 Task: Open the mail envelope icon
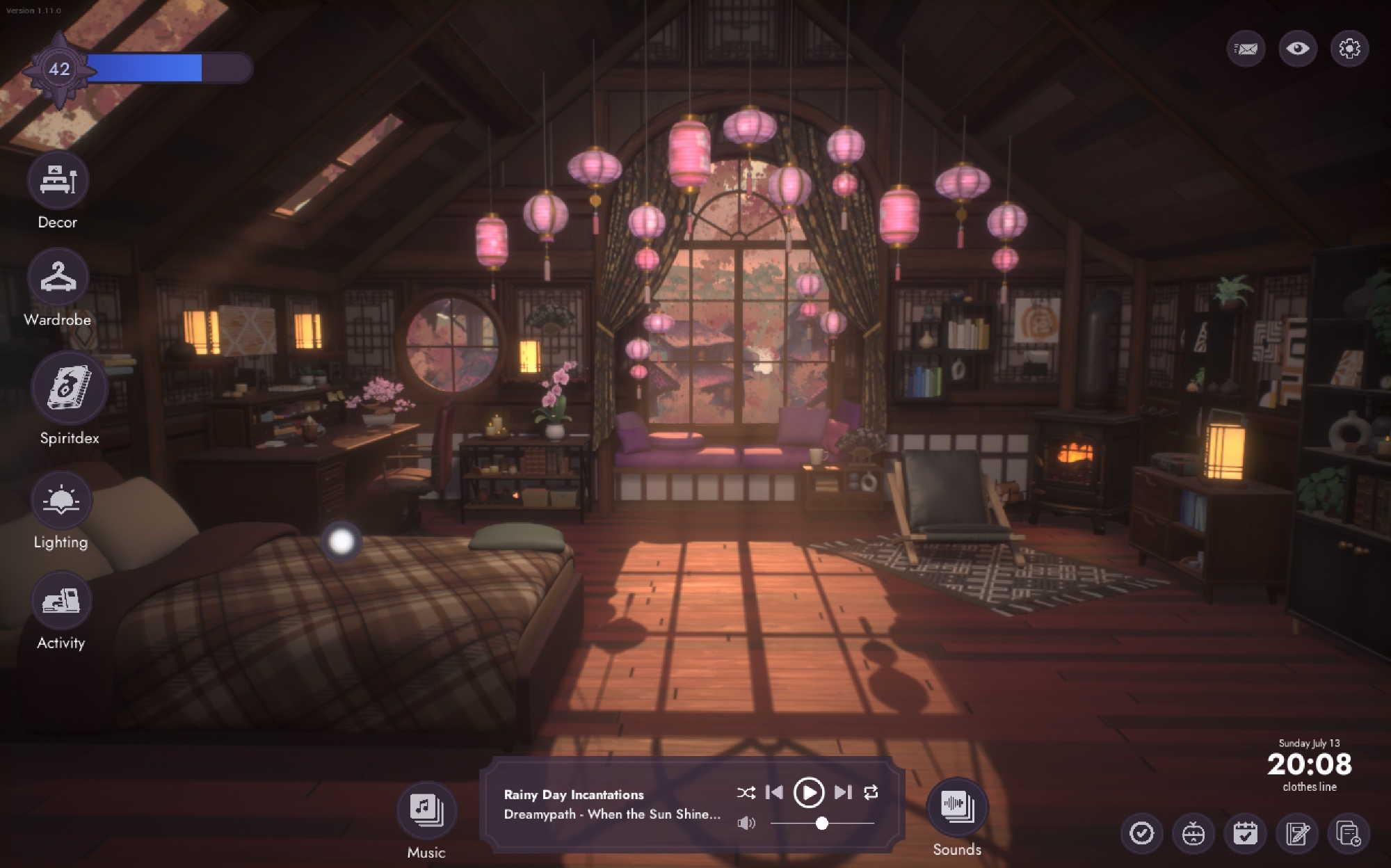pos(1246,49)
